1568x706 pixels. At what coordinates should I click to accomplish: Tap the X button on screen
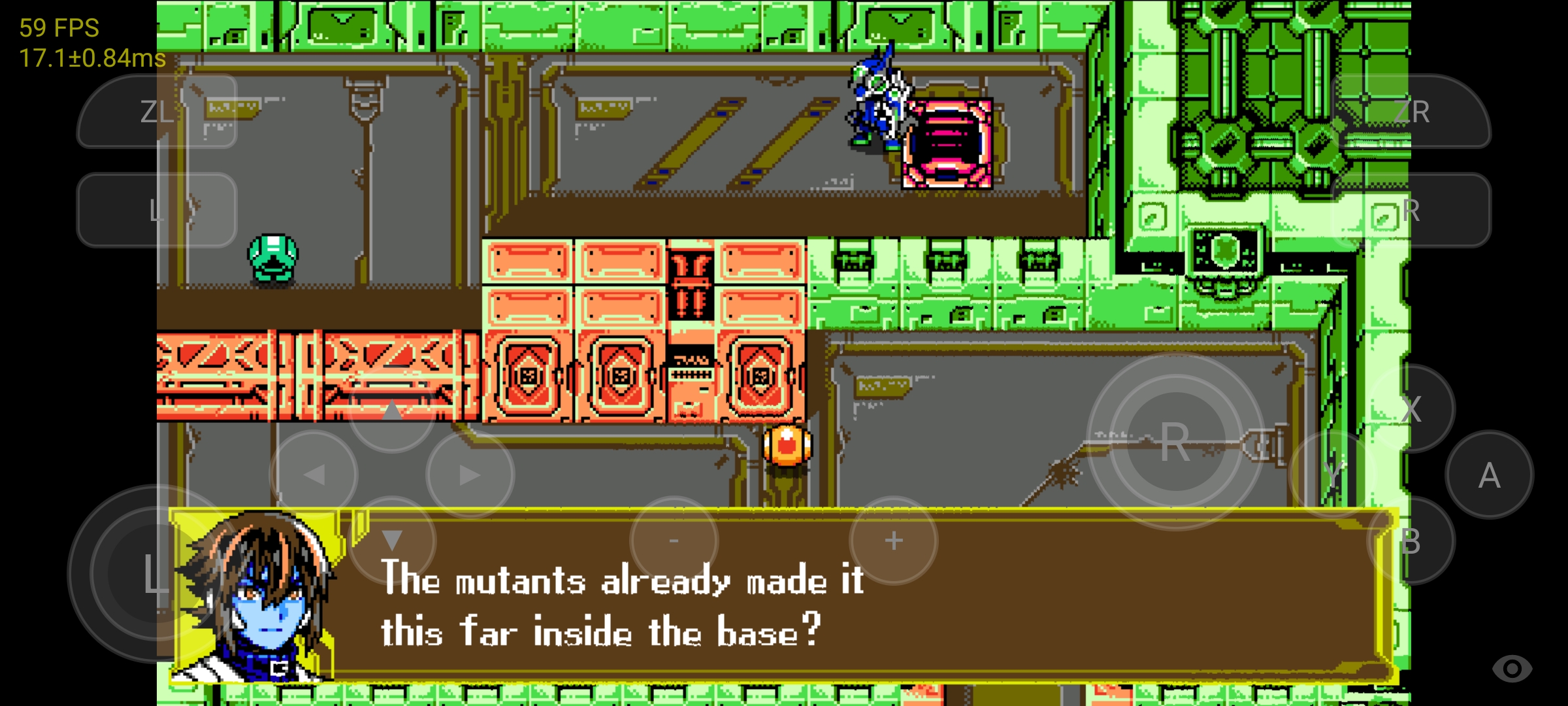(x=1411, y=409)
